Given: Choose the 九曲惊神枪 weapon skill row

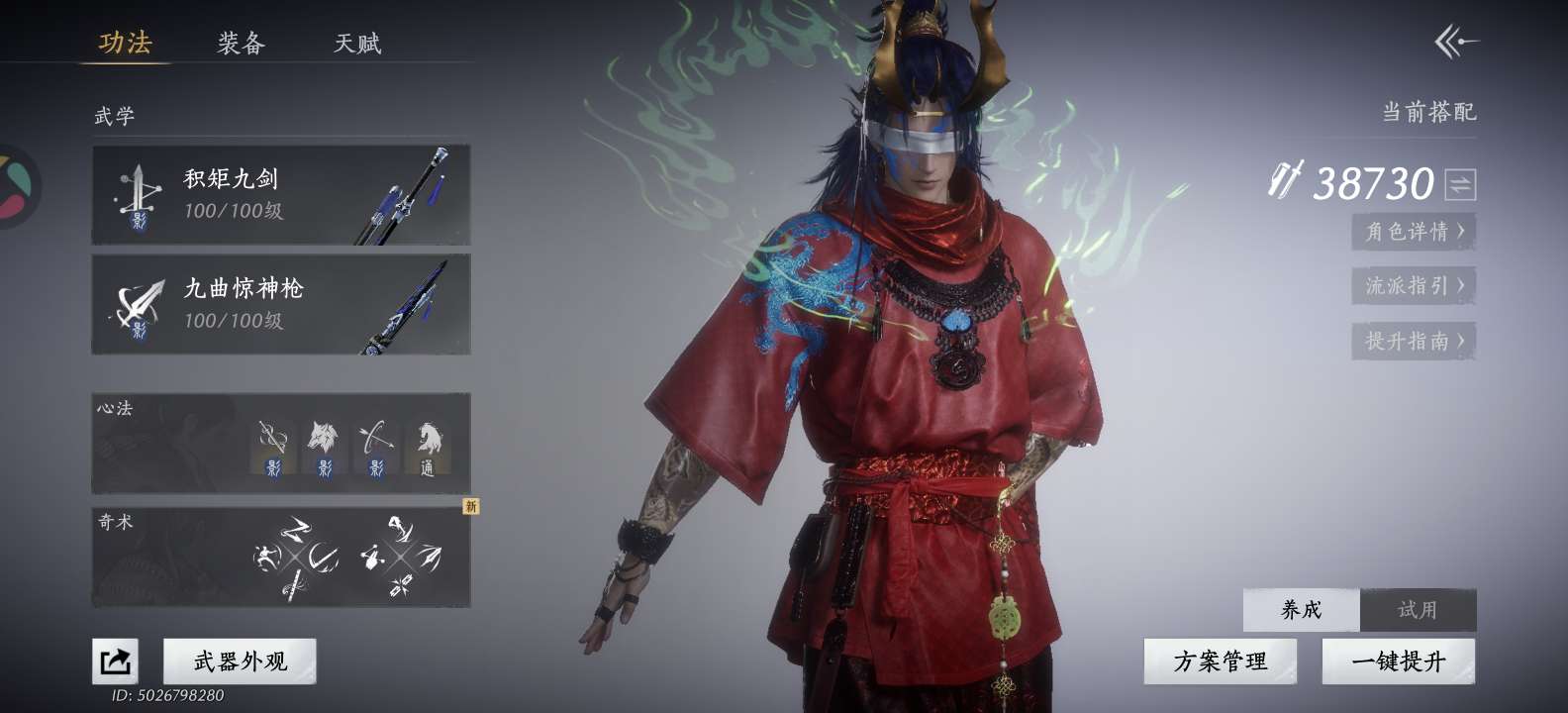Looking at the screenshot, I should pos(281,304).
